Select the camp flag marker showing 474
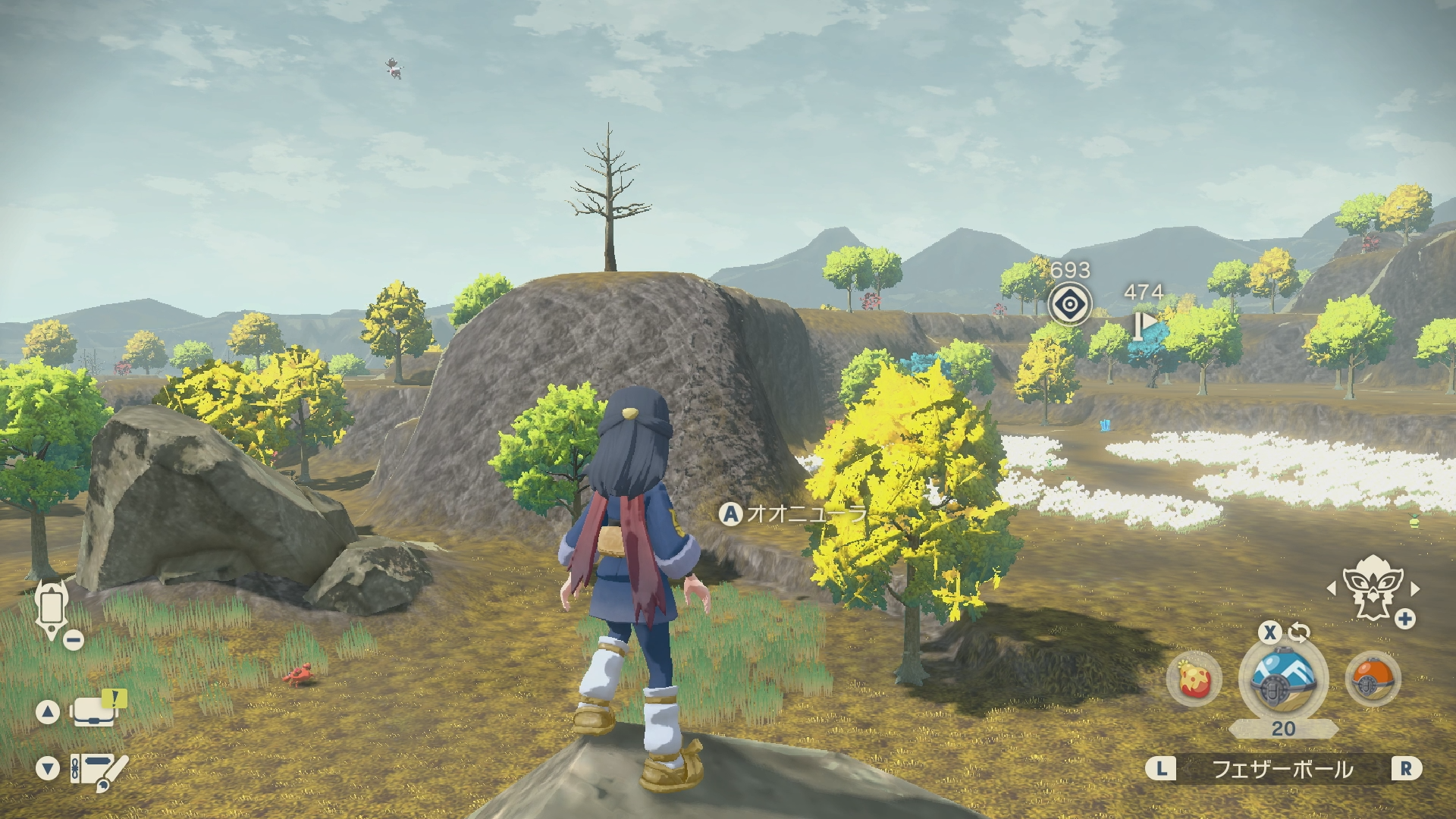This screenshot has height=819, width=1456. pyautogui.click(x=1144, y=324)
